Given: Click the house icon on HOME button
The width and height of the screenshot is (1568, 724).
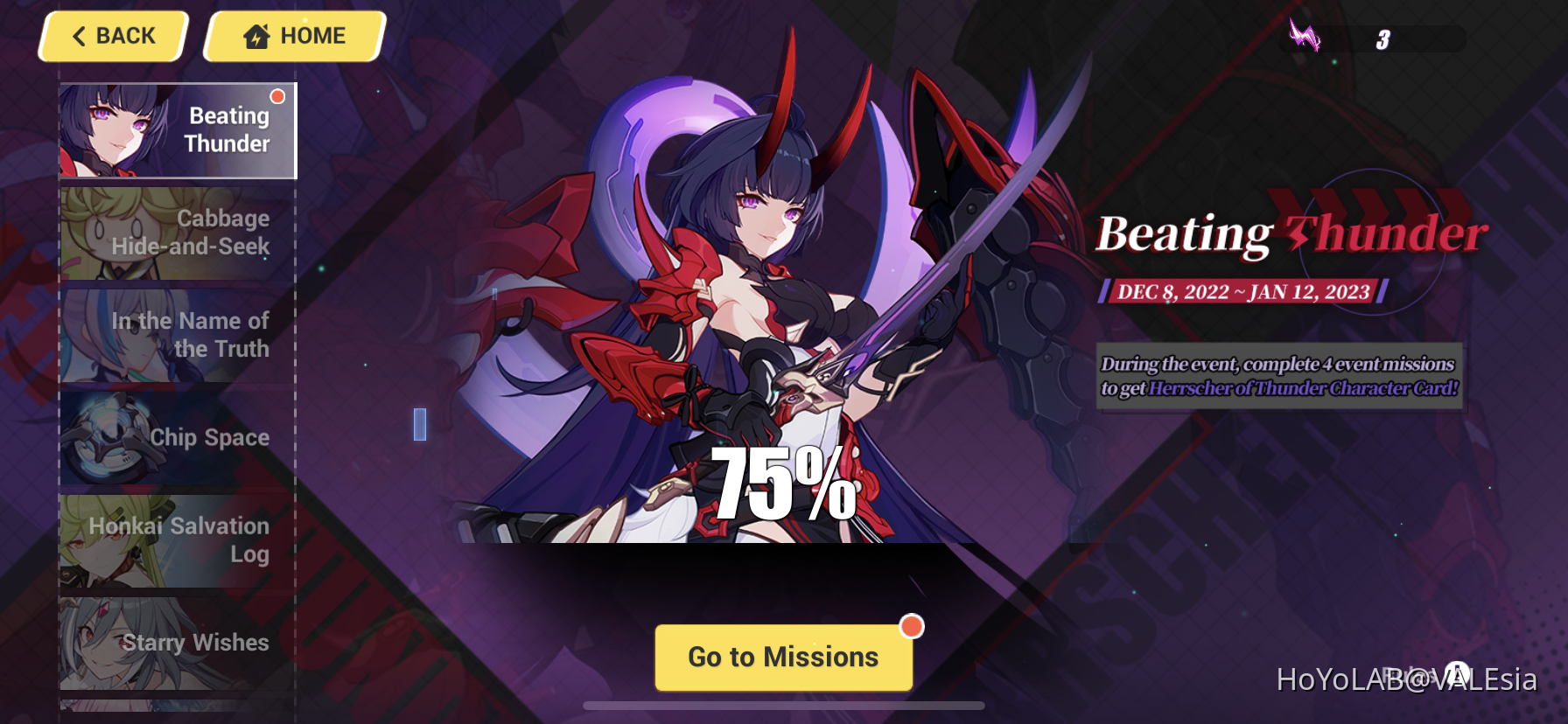Looking at the screenshot, I should (254, 35).
